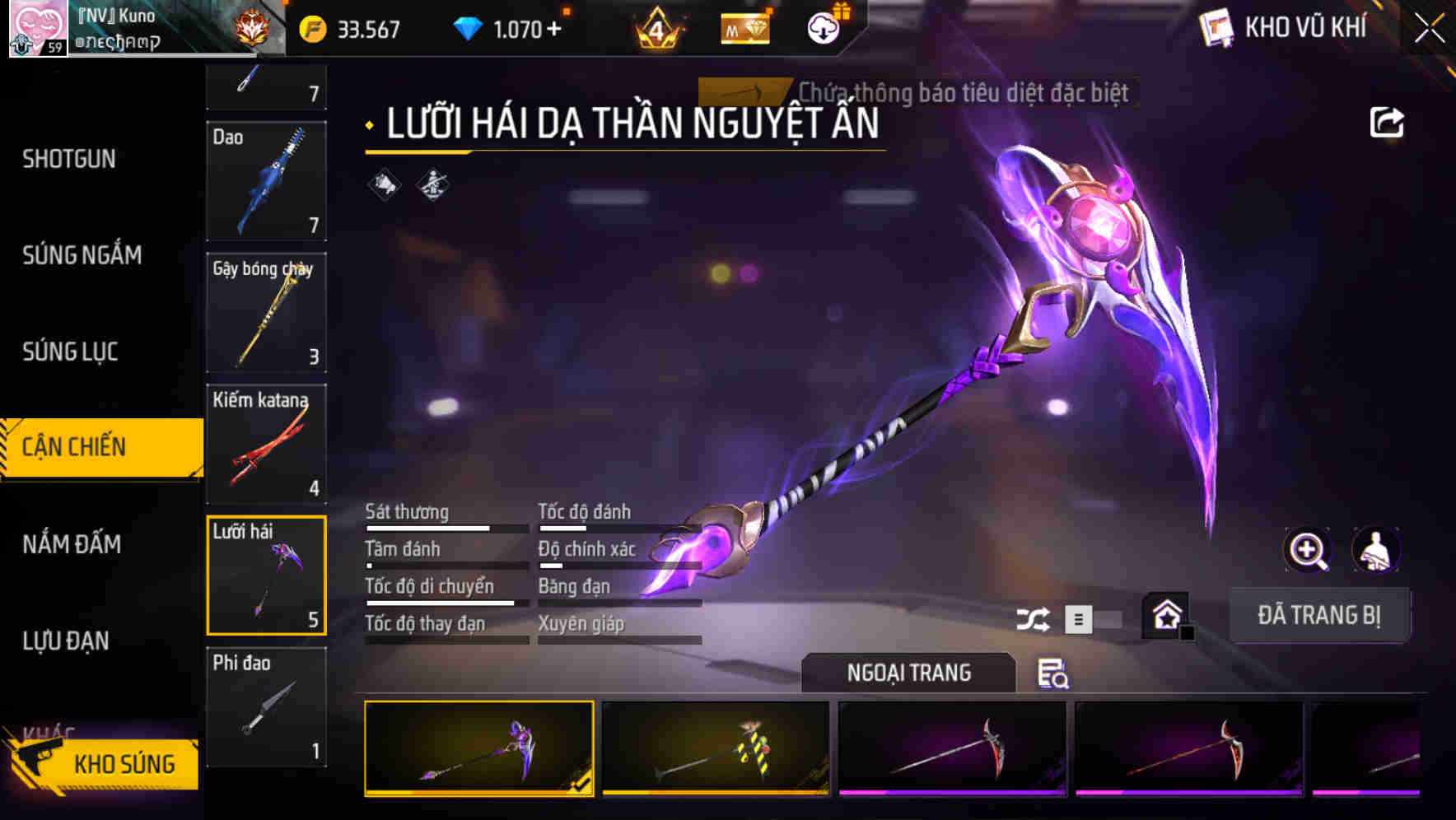Enable the favorite home-star toggle
The height and width of the screenshot is (820, 1456).
tap(1166, 615)
